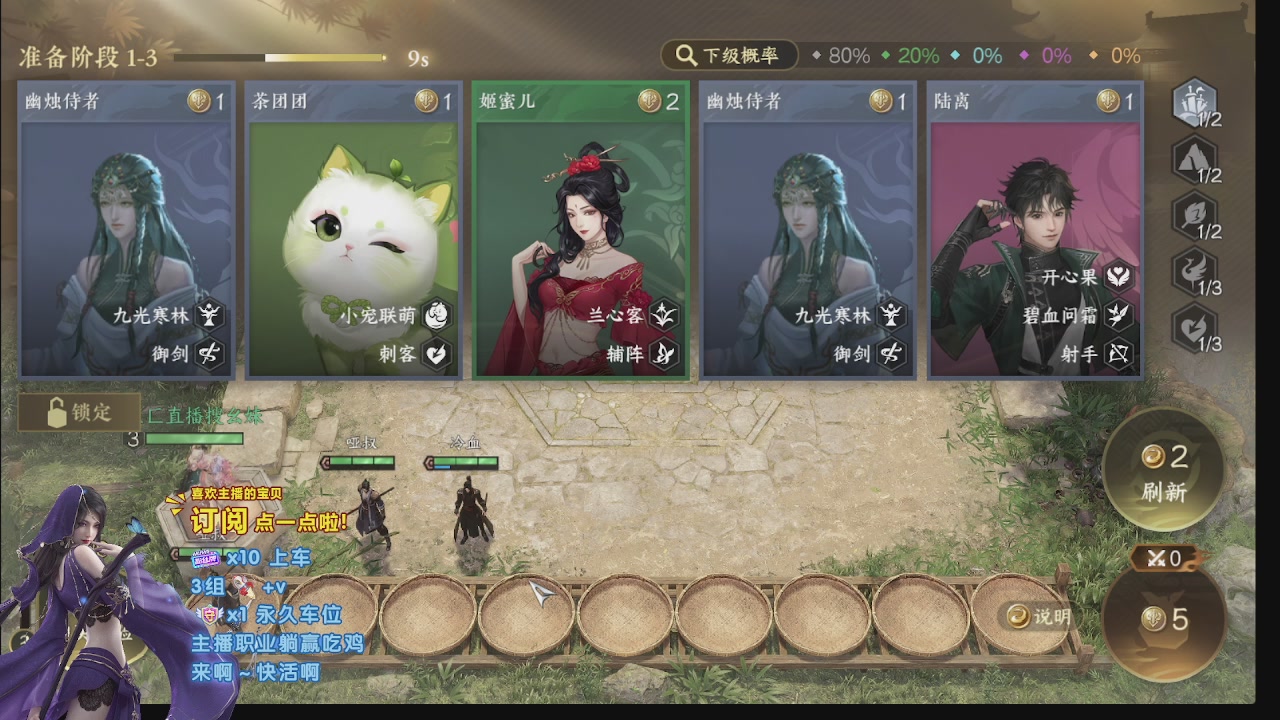
Task: Show the swords synergy icon details
Action: [x=1195, y=100]
